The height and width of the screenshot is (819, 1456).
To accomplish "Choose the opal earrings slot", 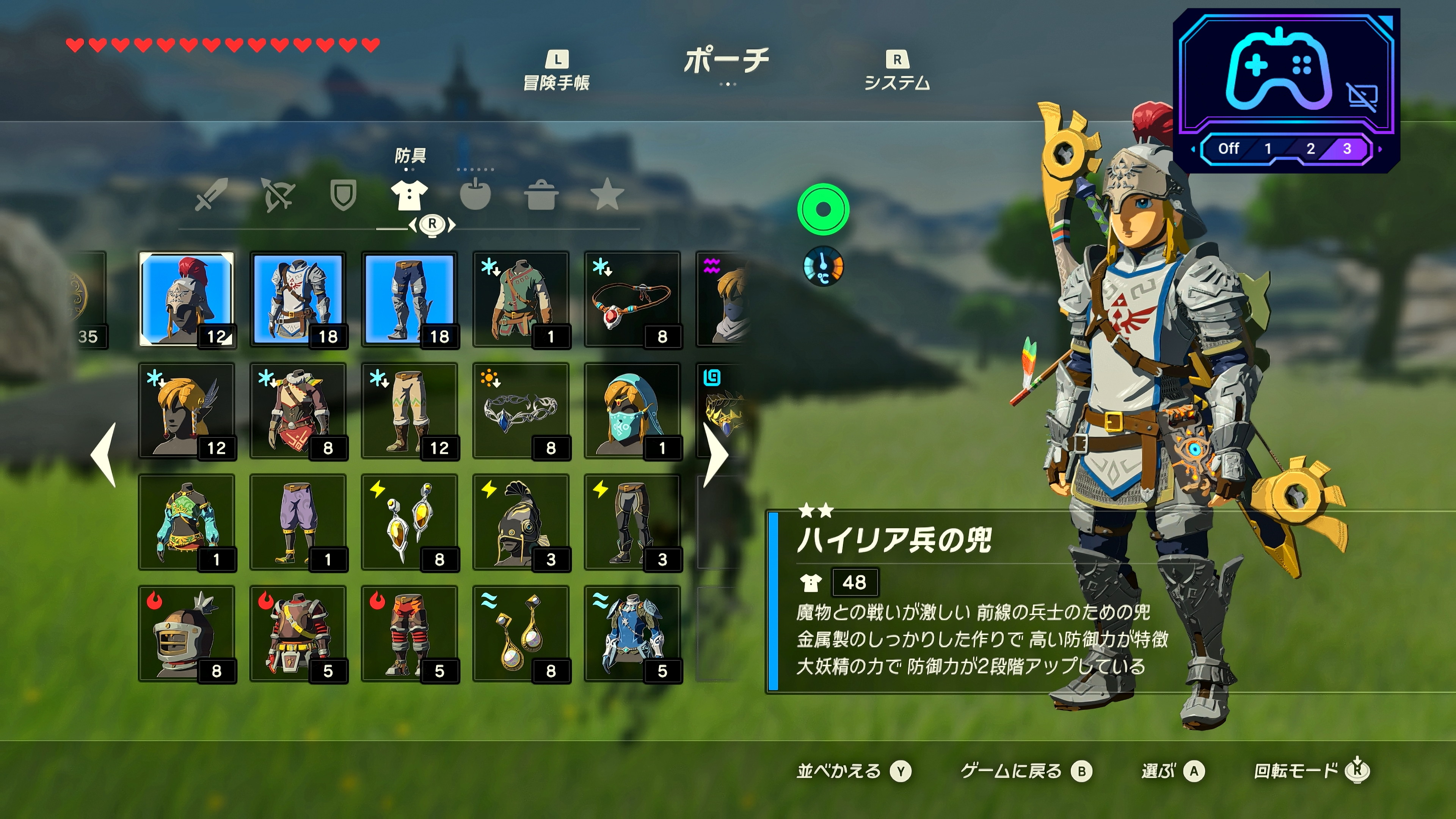I will click(521, 632).
